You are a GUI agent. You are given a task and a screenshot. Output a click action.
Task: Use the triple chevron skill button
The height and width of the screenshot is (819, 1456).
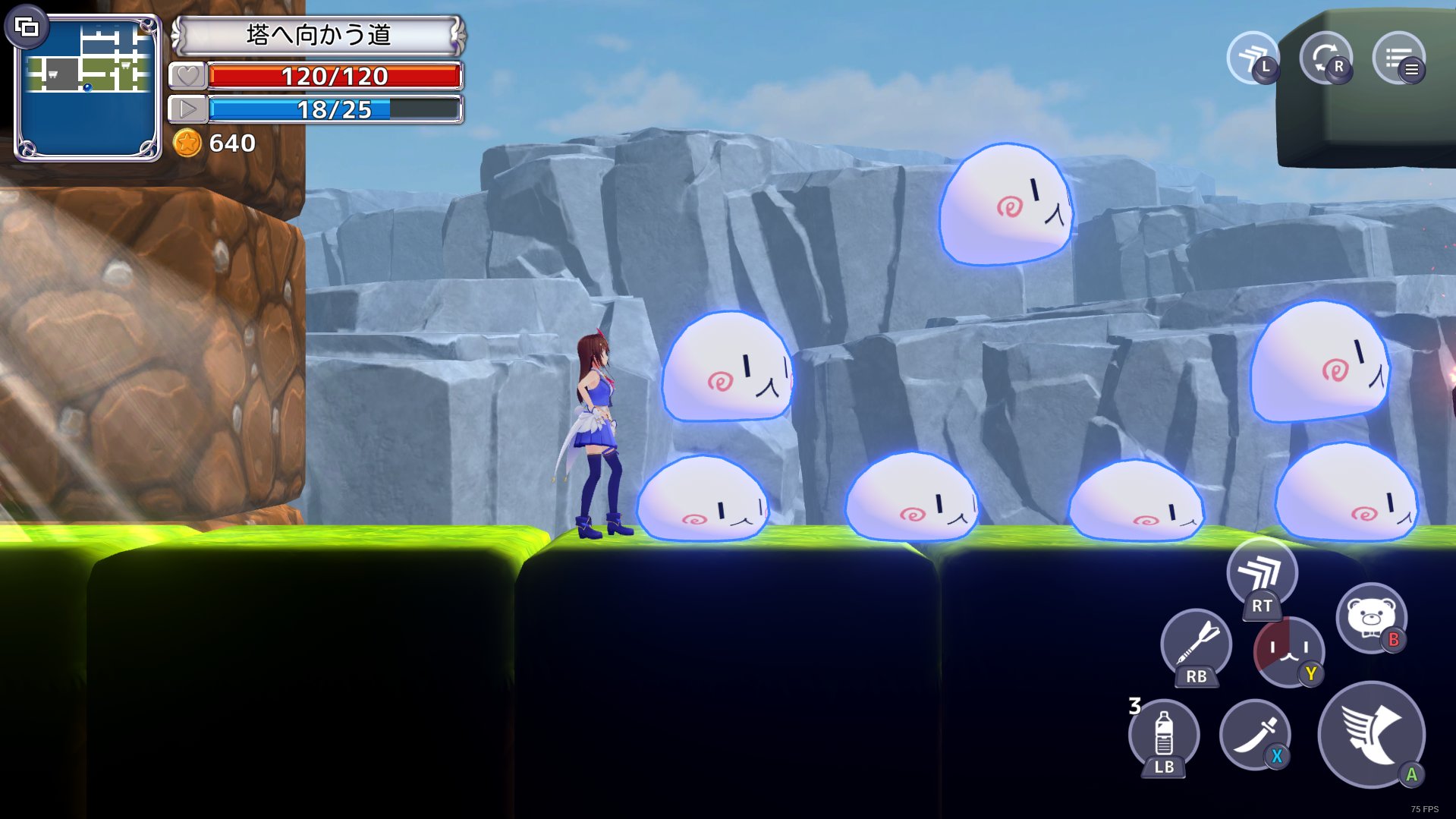[1262, 575]
